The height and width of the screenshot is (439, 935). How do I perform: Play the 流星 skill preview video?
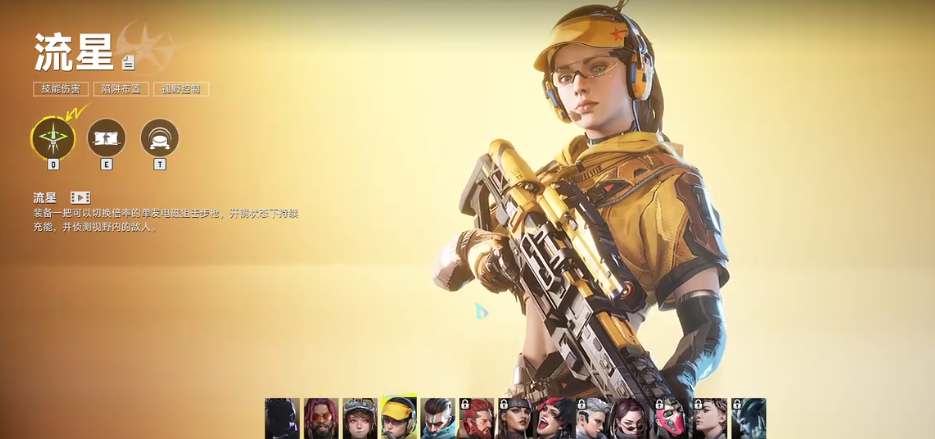point(80,198)
